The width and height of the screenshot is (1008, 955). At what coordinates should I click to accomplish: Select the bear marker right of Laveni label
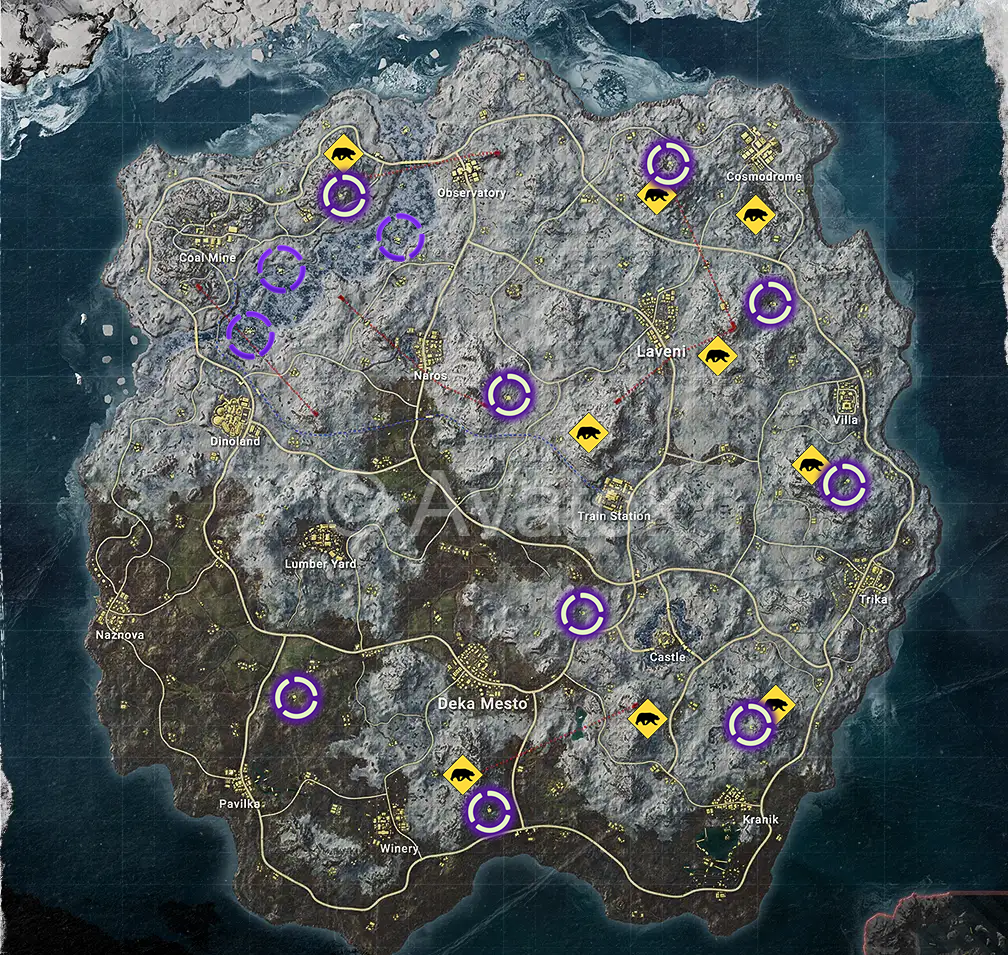[718, 355]
